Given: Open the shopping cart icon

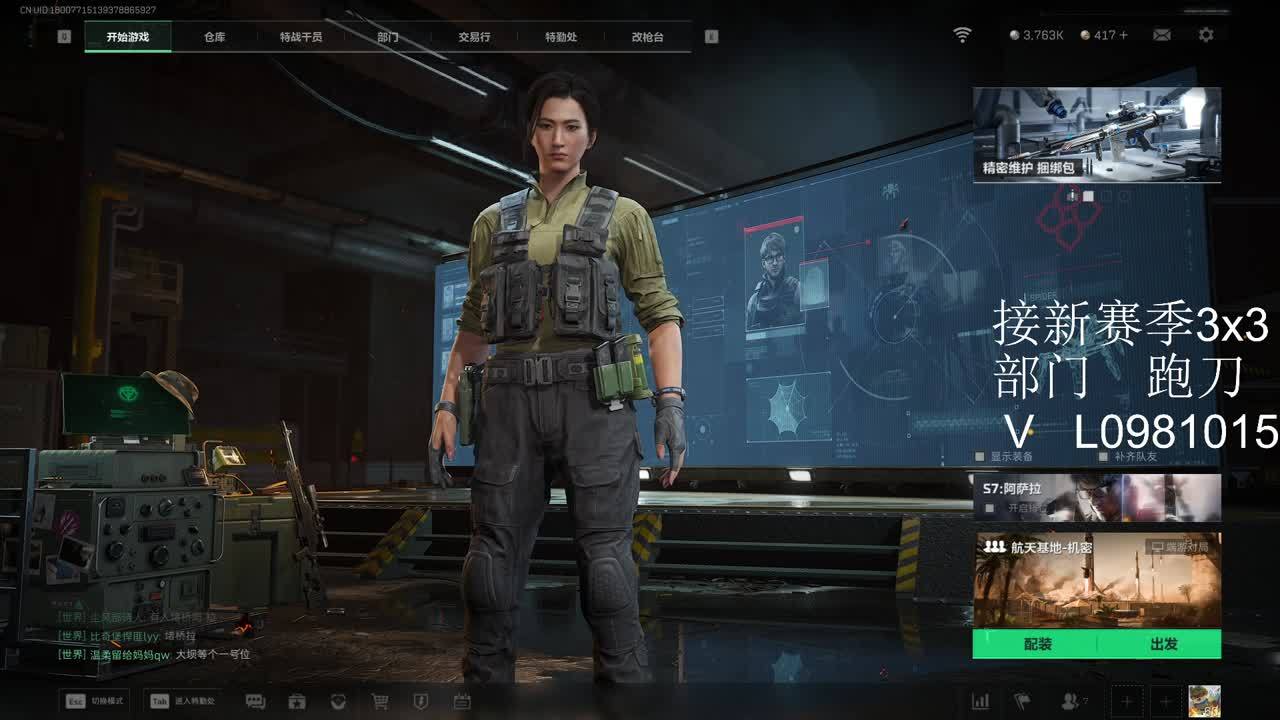Looking at the screenshot, I should tap(380, 702).
